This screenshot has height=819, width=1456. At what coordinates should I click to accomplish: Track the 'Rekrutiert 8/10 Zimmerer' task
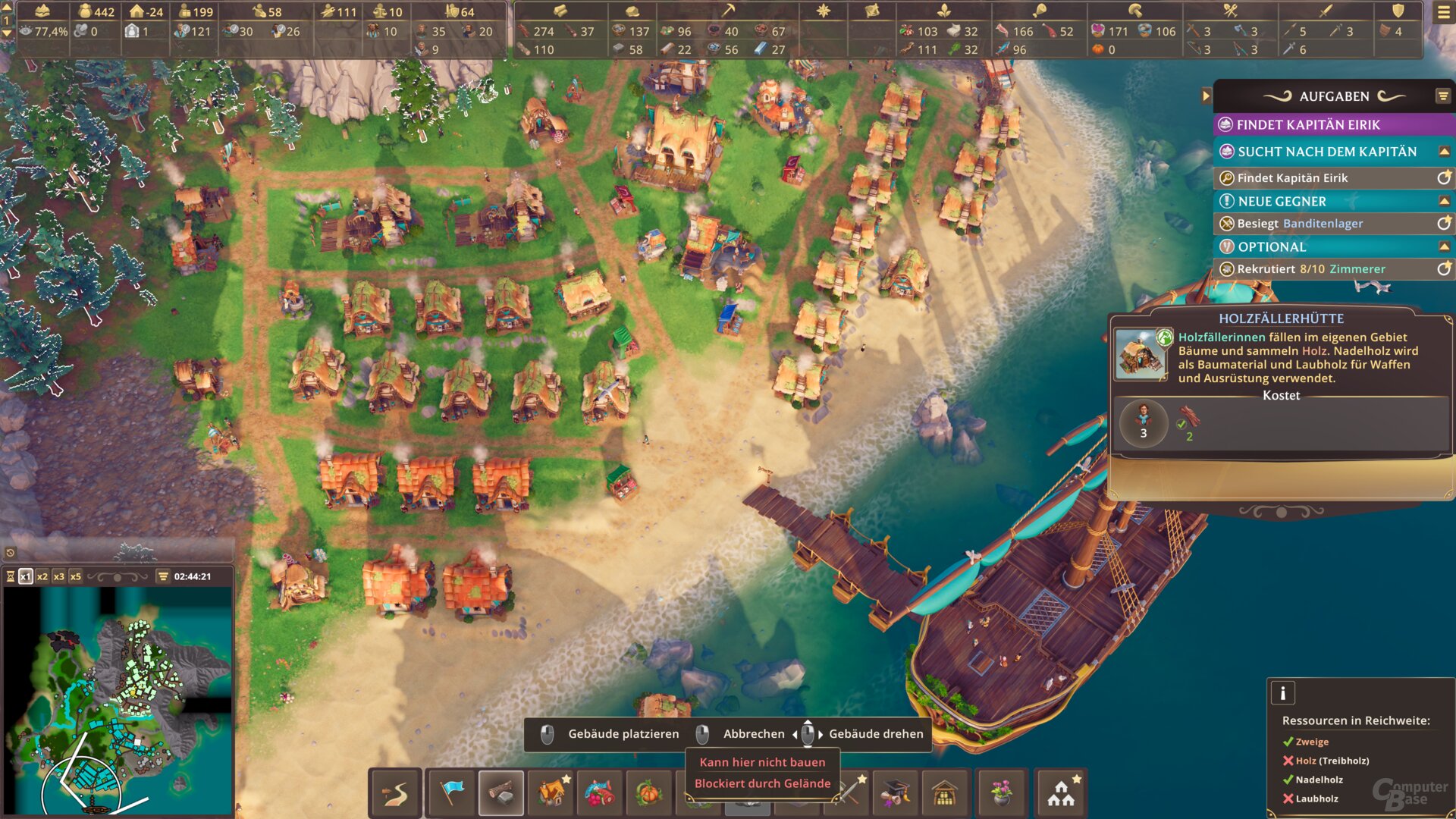click(x=1444, y=269)
